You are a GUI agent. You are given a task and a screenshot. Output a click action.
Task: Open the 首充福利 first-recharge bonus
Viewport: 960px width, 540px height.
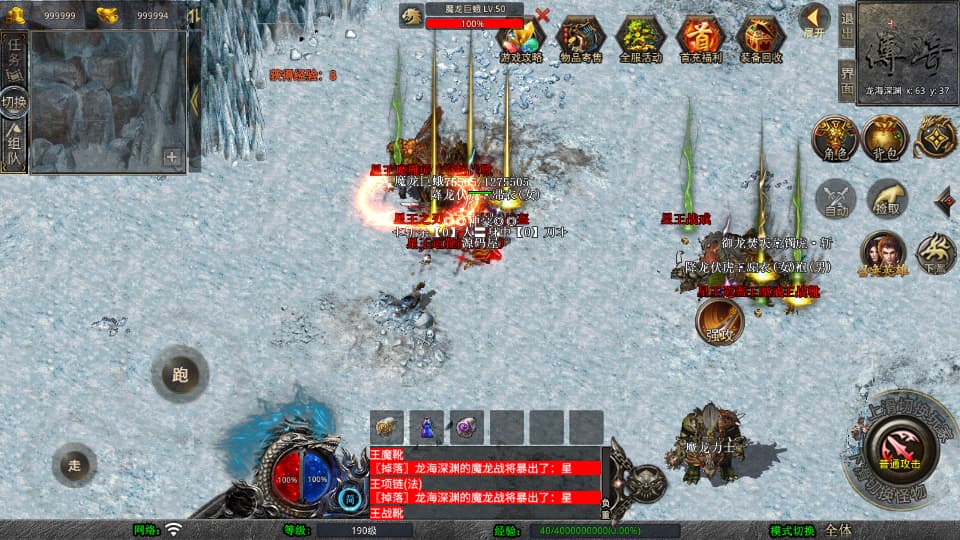[x=700, y=38]
